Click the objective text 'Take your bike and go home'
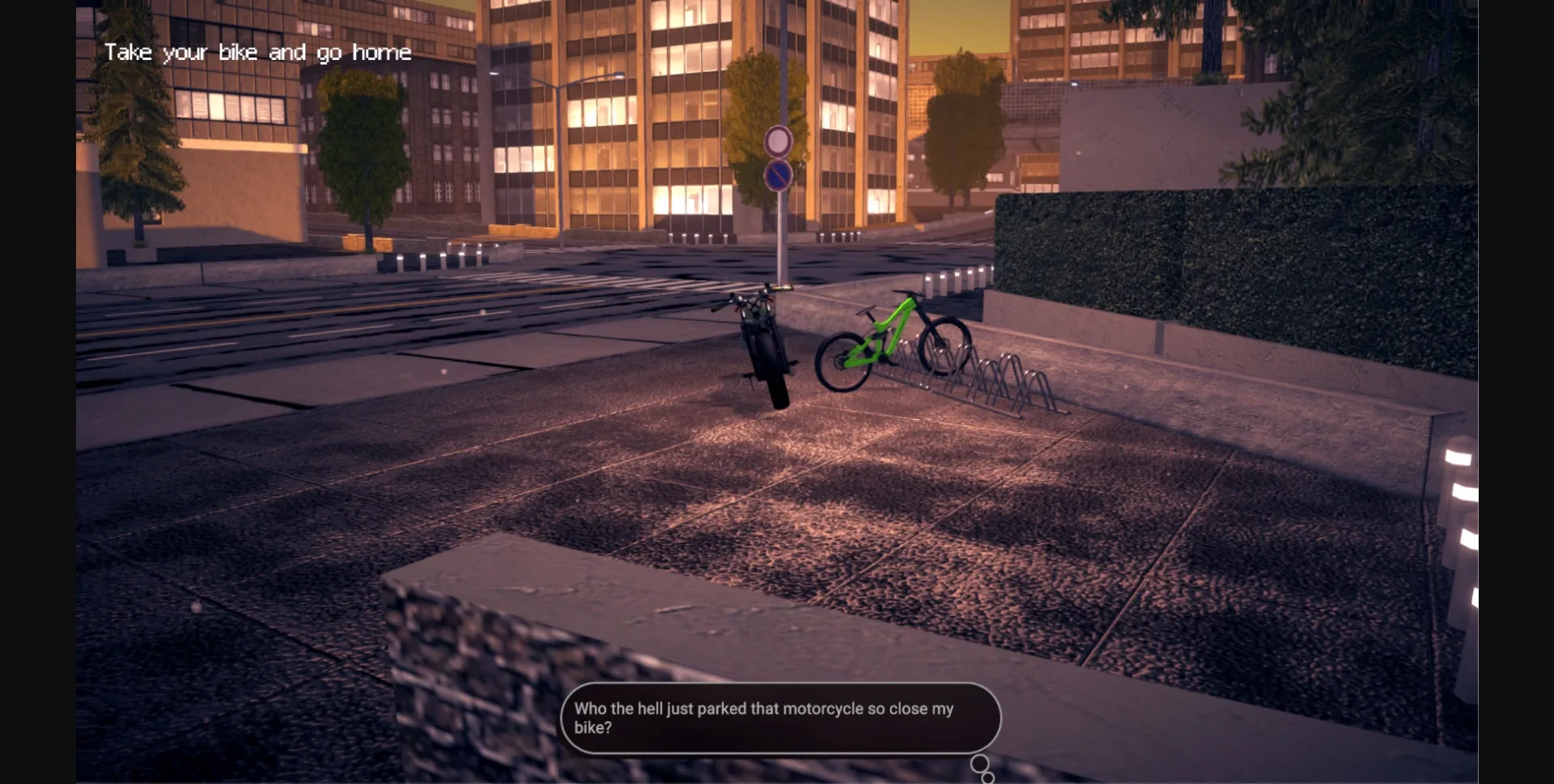Screen dimensions: 1554x784 coord(257,52)
